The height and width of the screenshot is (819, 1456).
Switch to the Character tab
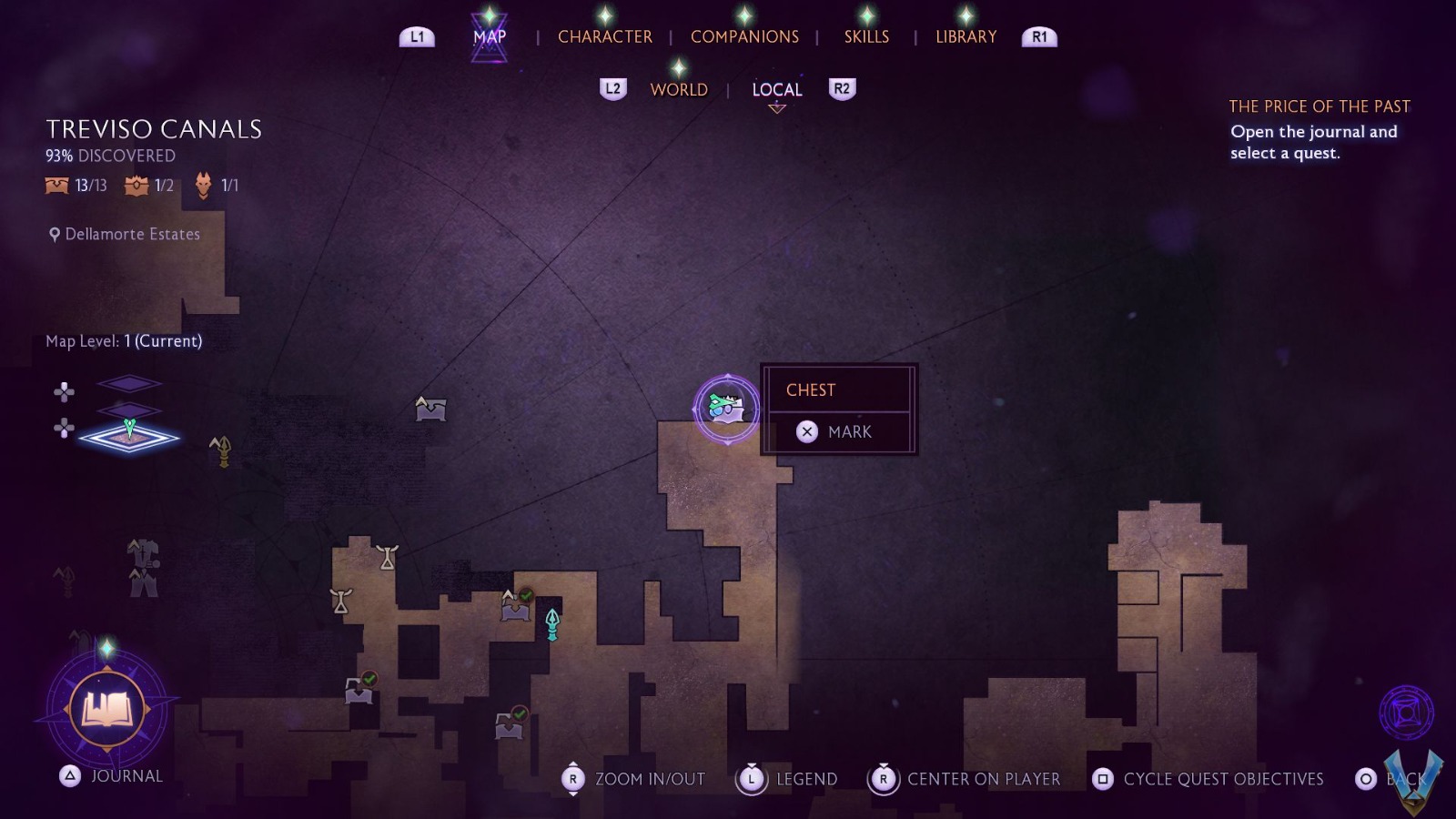[x=604, y=36]
